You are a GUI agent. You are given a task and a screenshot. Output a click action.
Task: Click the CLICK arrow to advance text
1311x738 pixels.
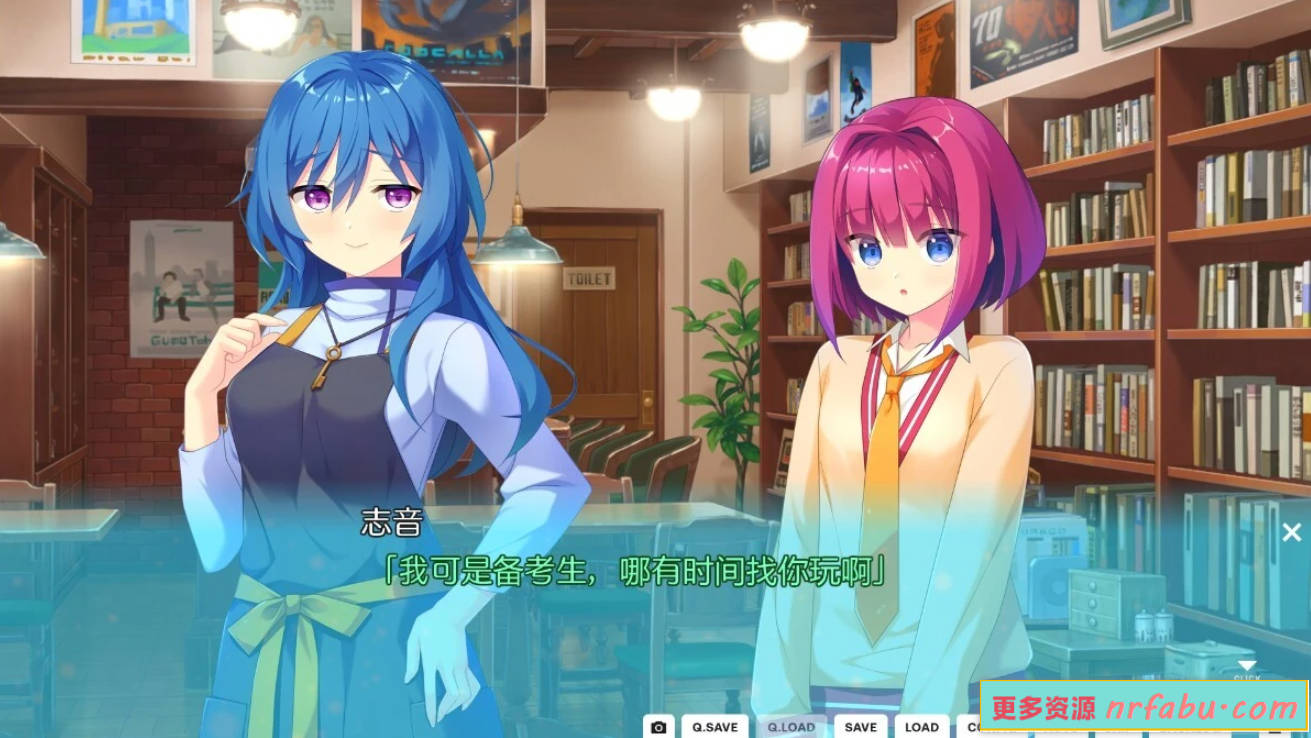pos(1247,666)
